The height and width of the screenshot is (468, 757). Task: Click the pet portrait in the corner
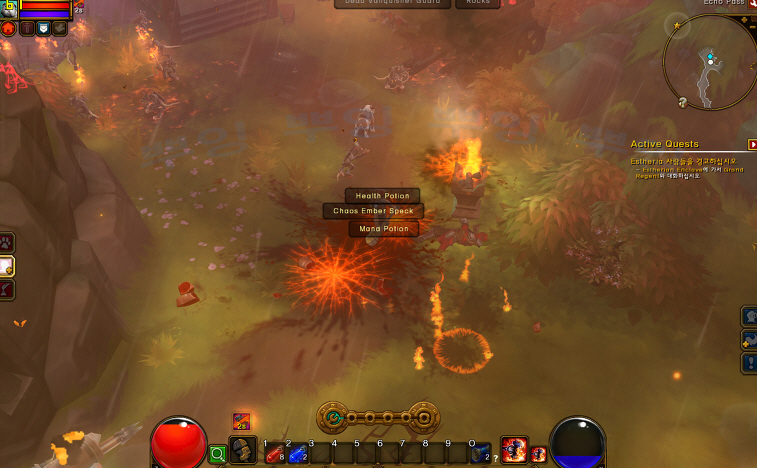(9, 10)
